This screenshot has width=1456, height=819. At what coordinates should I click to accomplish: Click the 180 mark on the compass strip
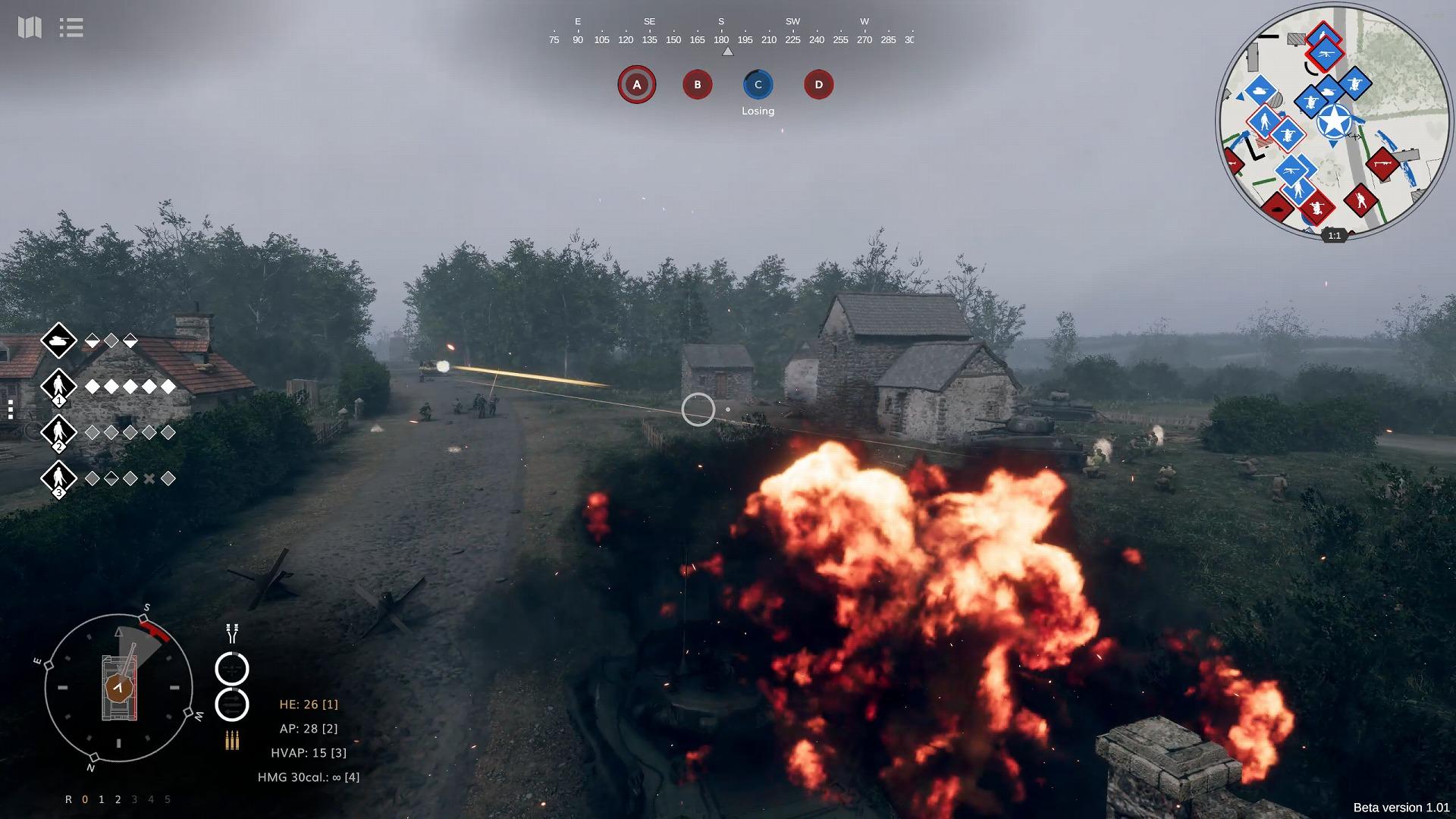720,39
